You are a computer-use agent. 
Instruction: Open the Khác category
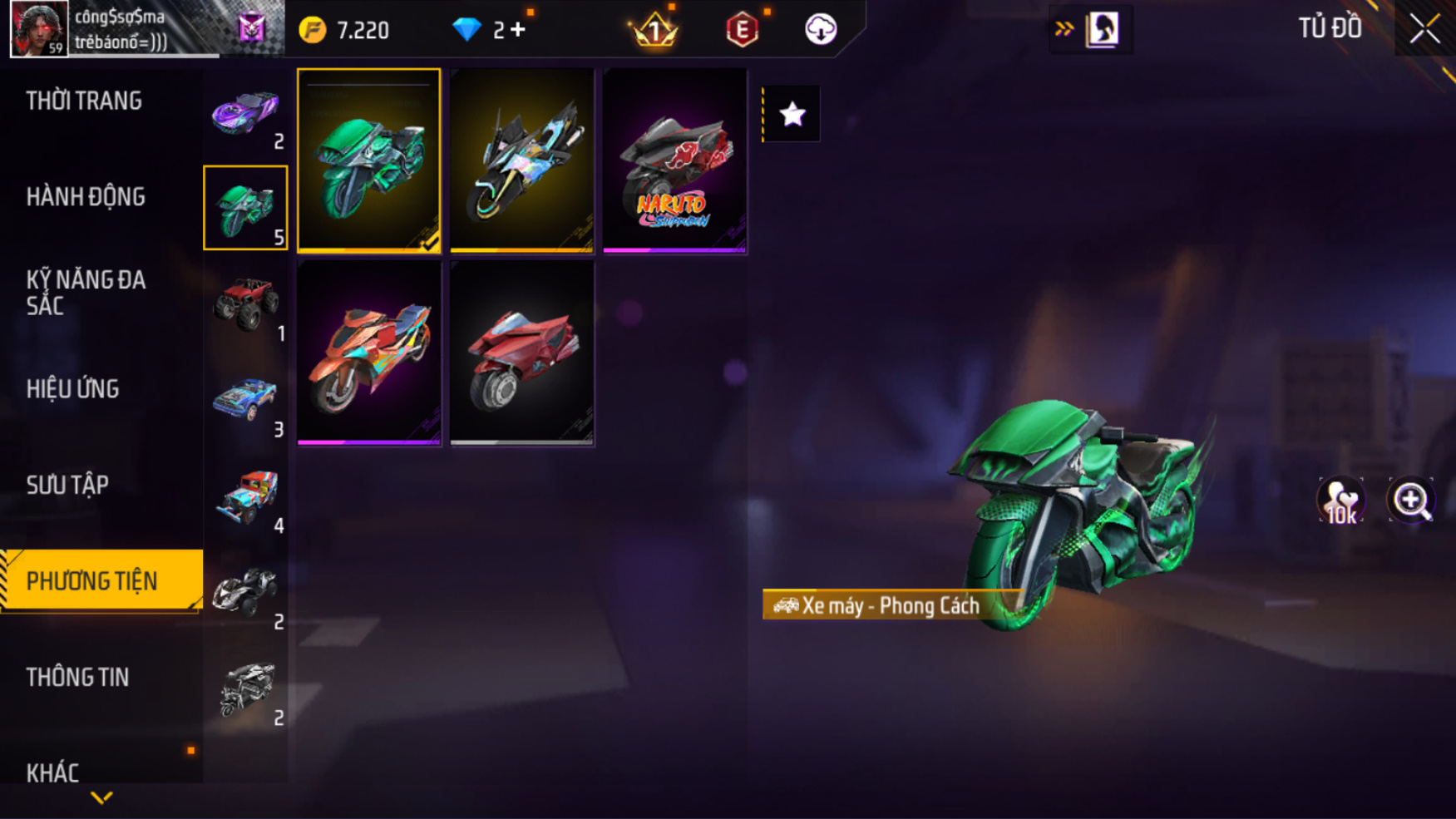[x=52, y=772]
